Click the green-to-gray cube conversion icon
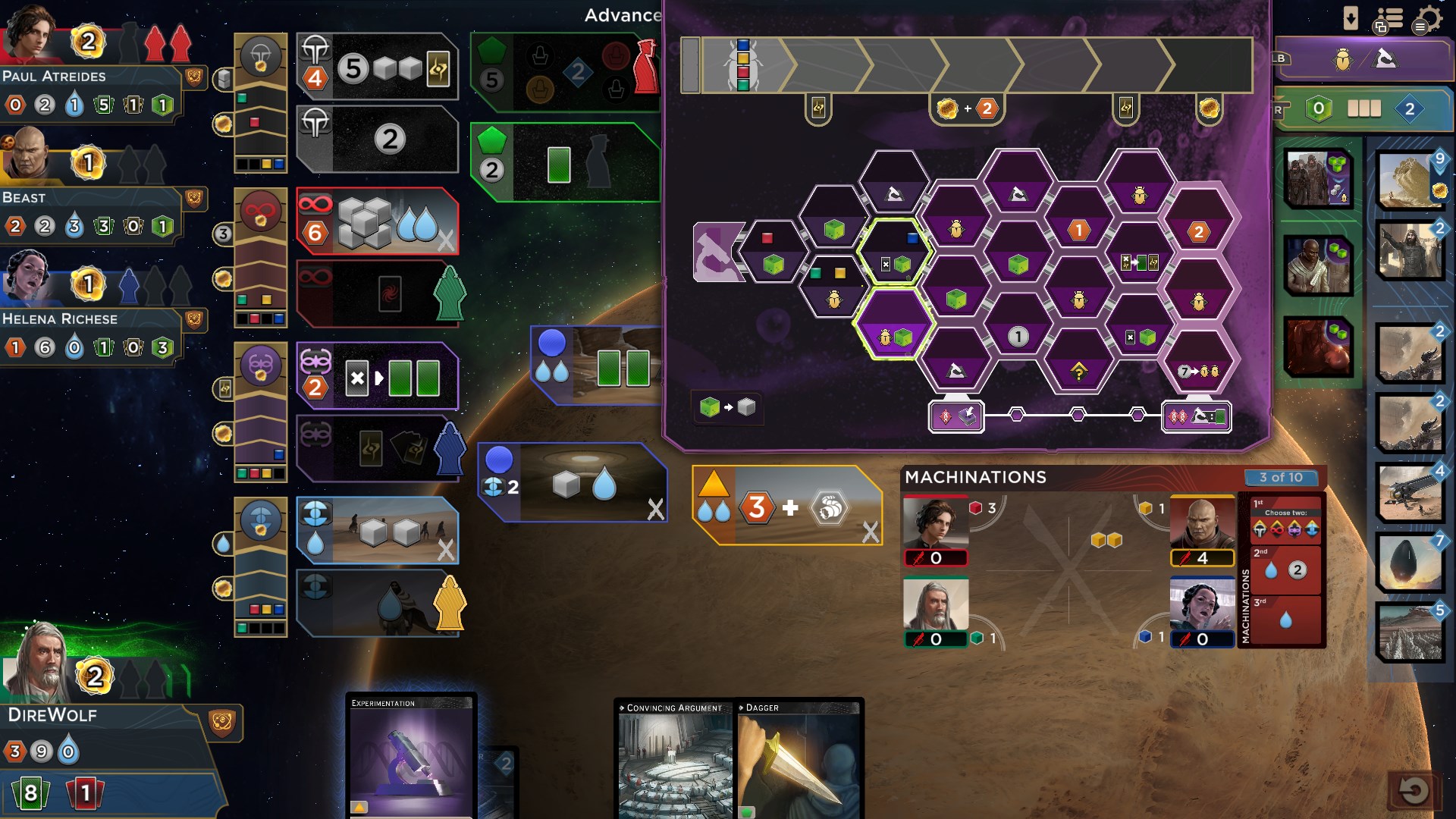The width and height of the screenshot is (1456, 819). pyautogui.click(x=726, y=408)
